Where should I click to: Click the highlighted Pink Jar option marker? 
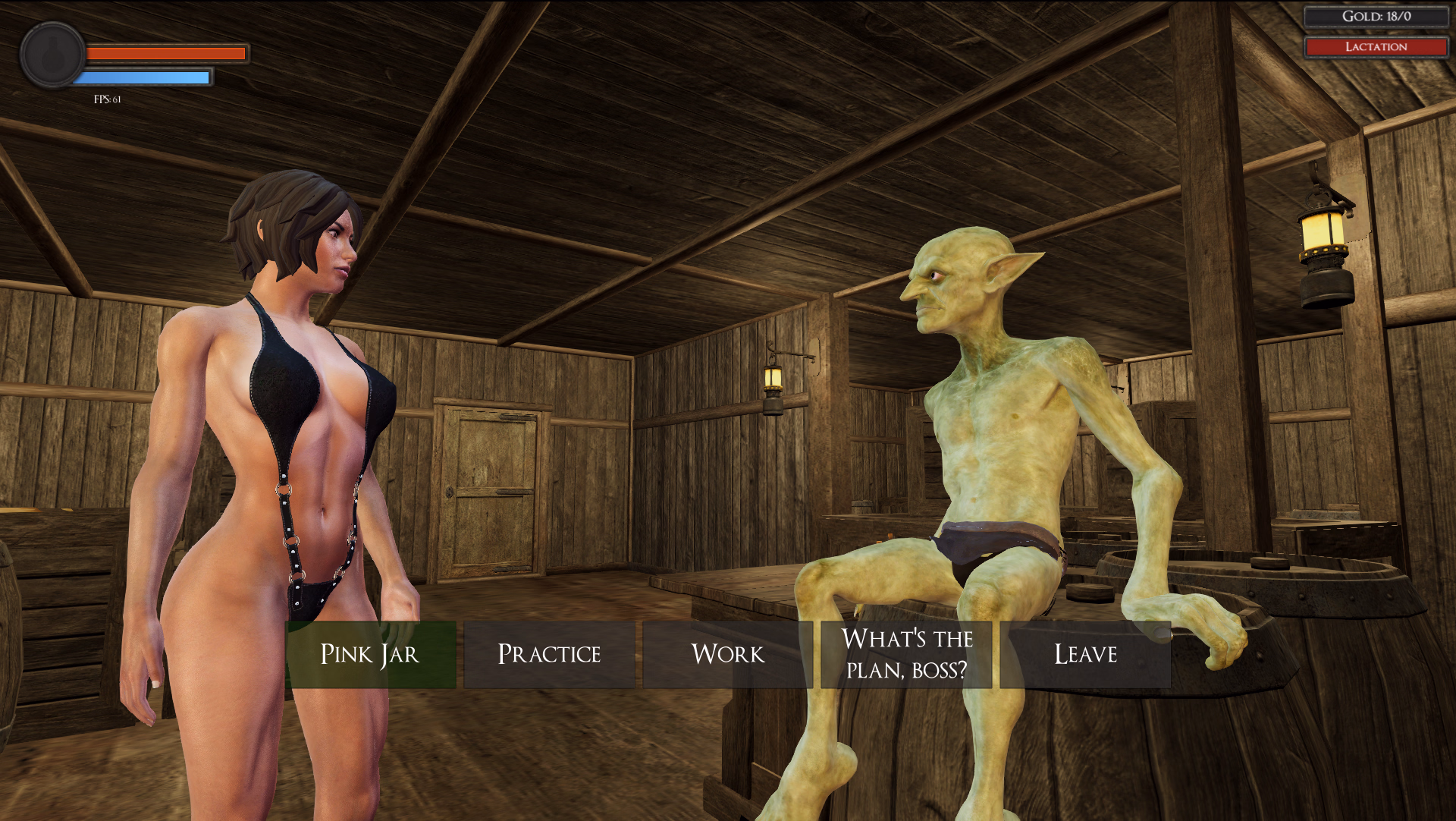coord(370,653)
